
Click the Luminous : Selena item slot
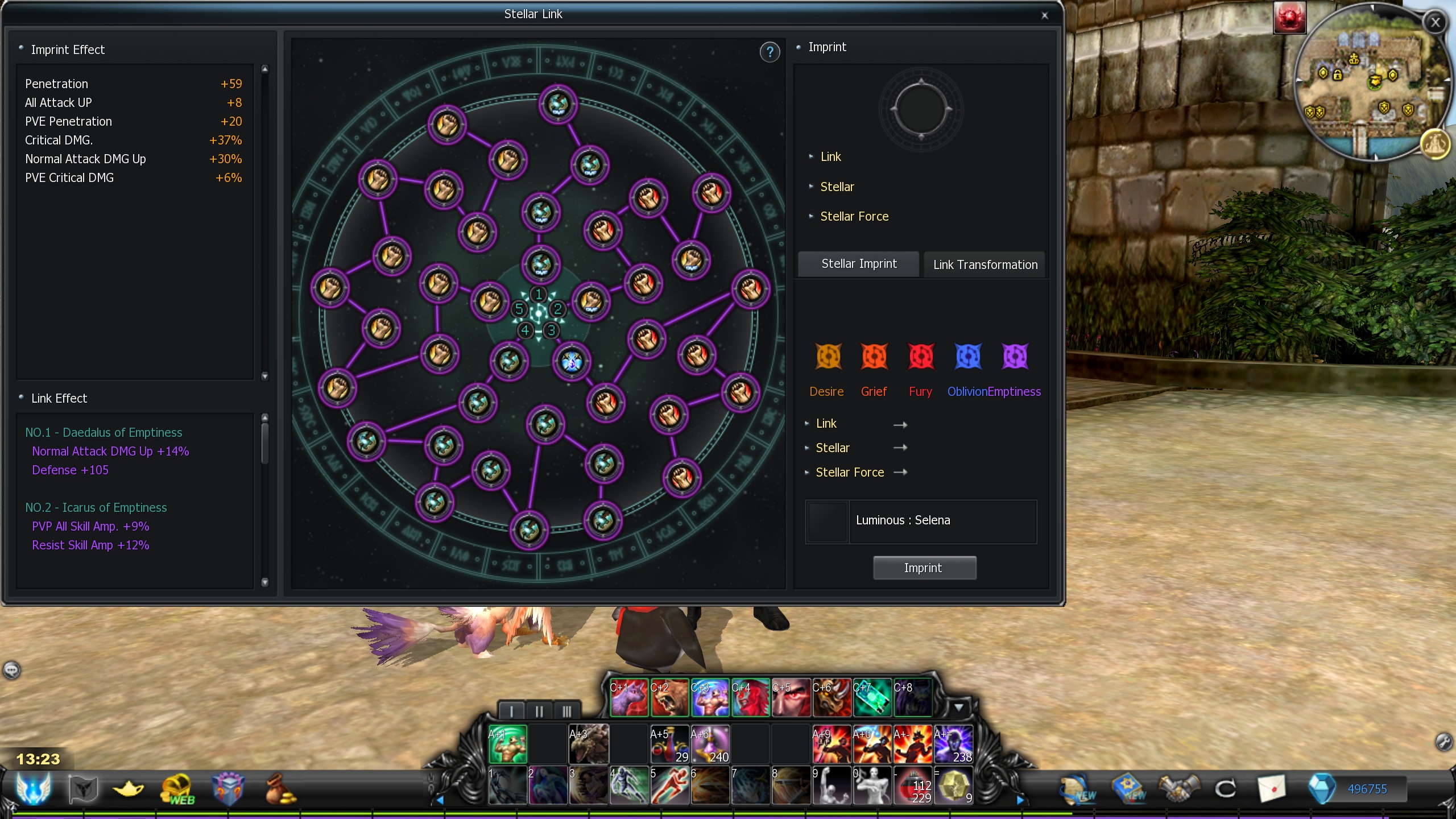click(828, 522)
